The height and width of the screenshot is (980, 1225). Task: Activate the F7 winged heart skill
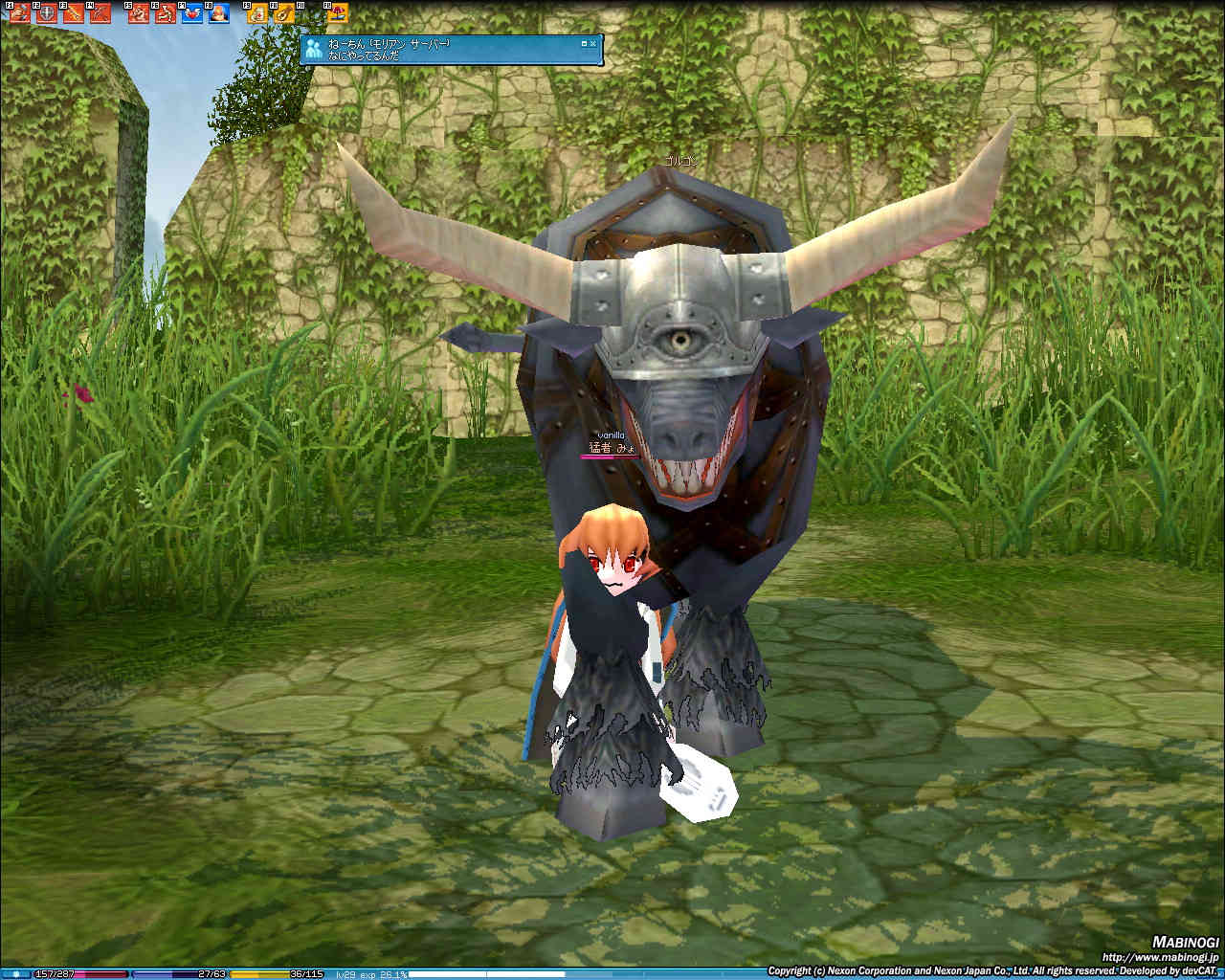192,13
